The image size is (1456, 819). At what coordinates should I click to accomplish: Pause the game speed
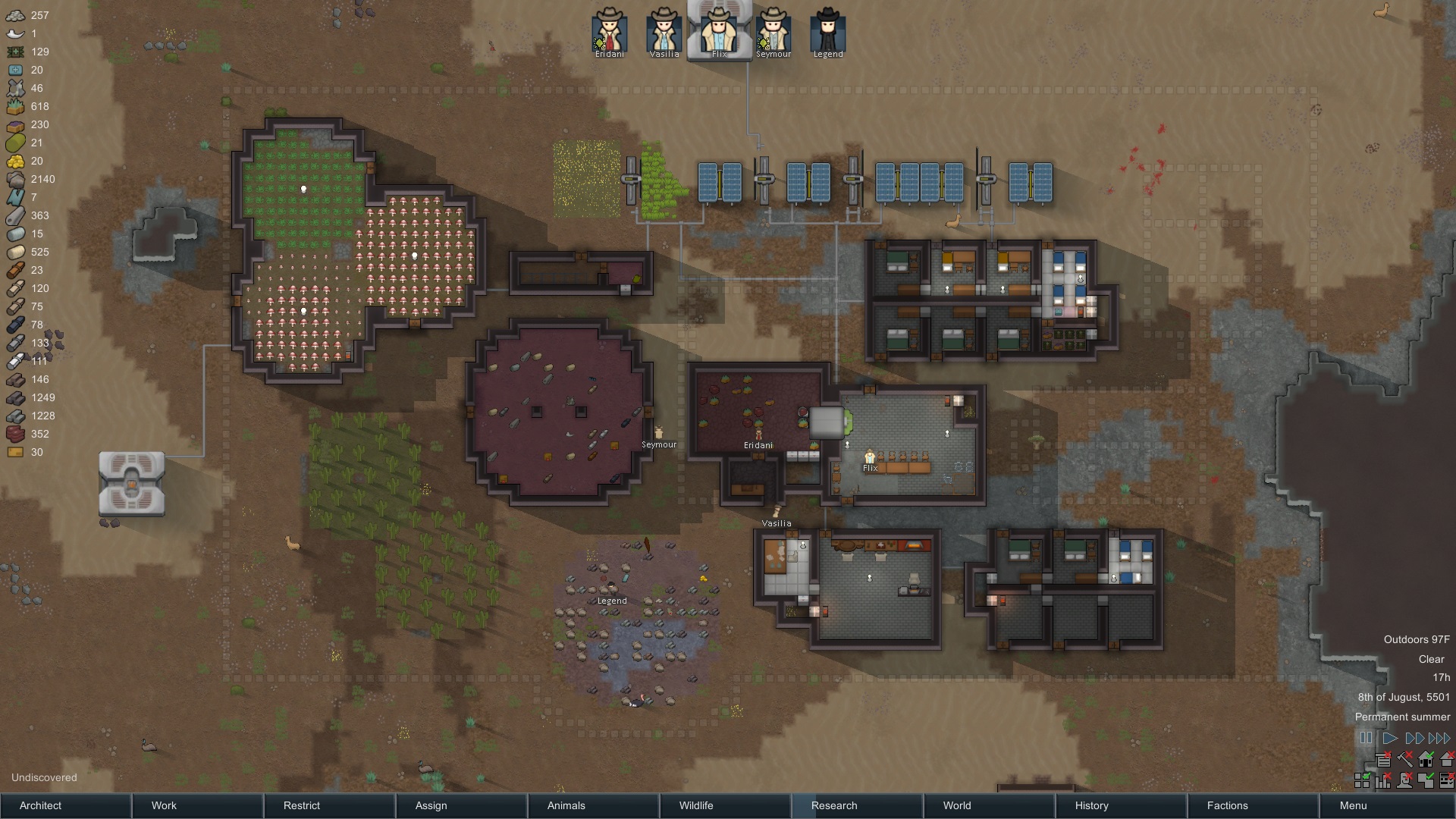(1366, 738)
